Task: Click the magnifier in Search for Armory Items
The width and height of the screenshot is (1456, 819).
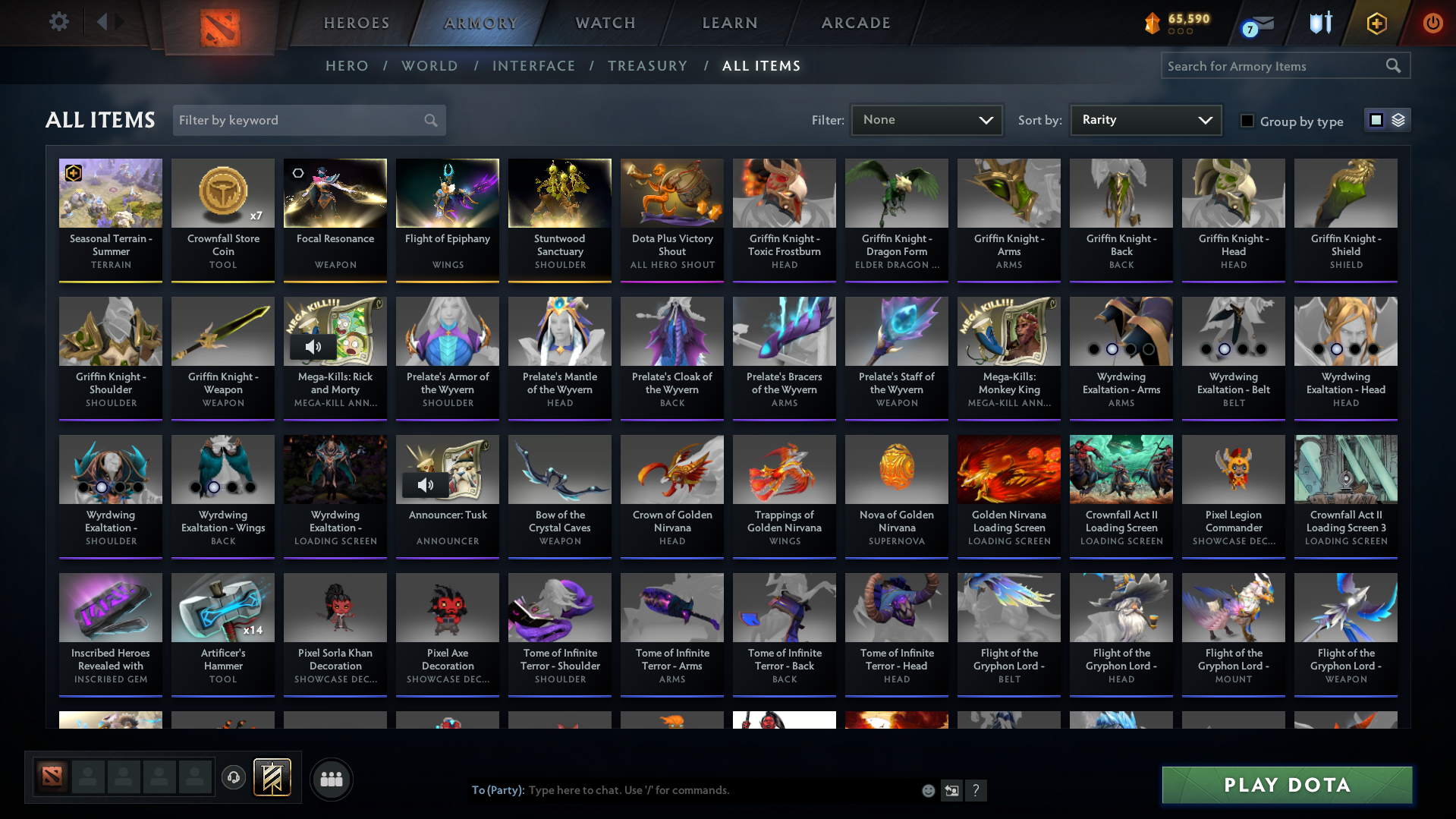Action: [1393, 66]
